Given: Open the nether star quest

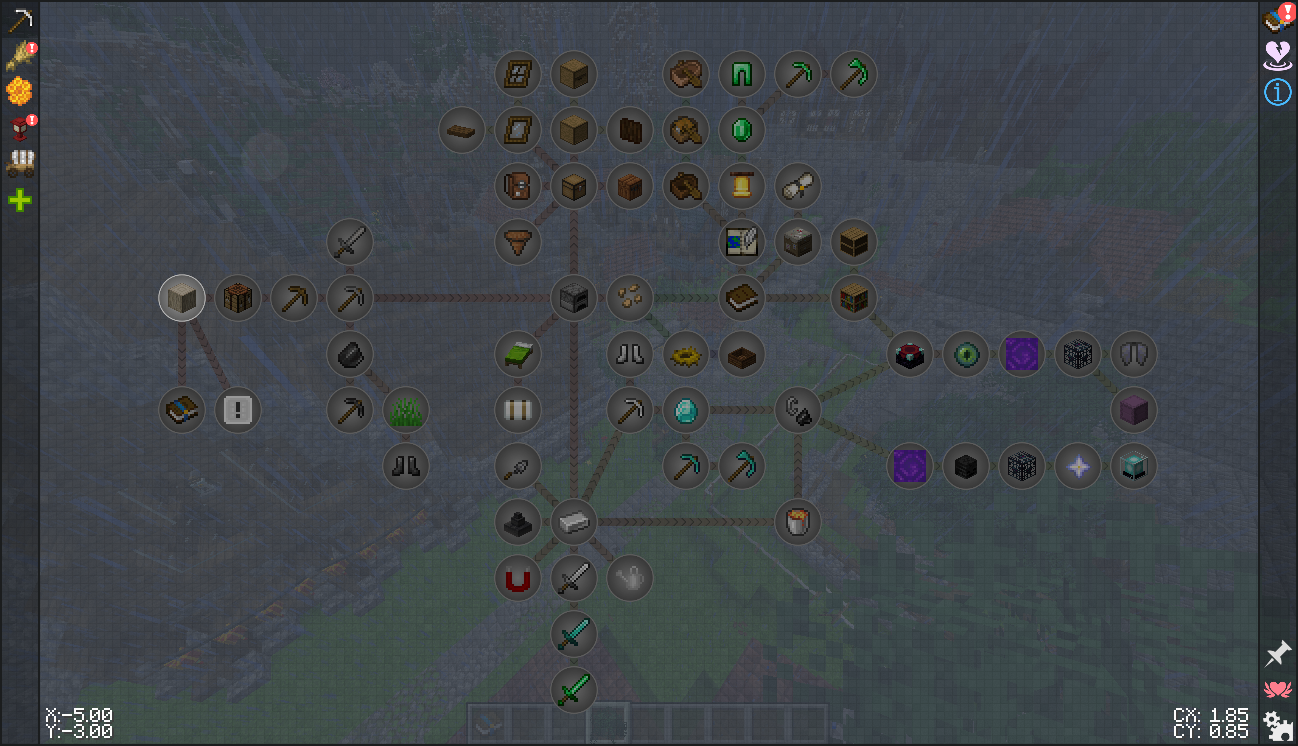Looking at the screenshot, I should 1078,466.
